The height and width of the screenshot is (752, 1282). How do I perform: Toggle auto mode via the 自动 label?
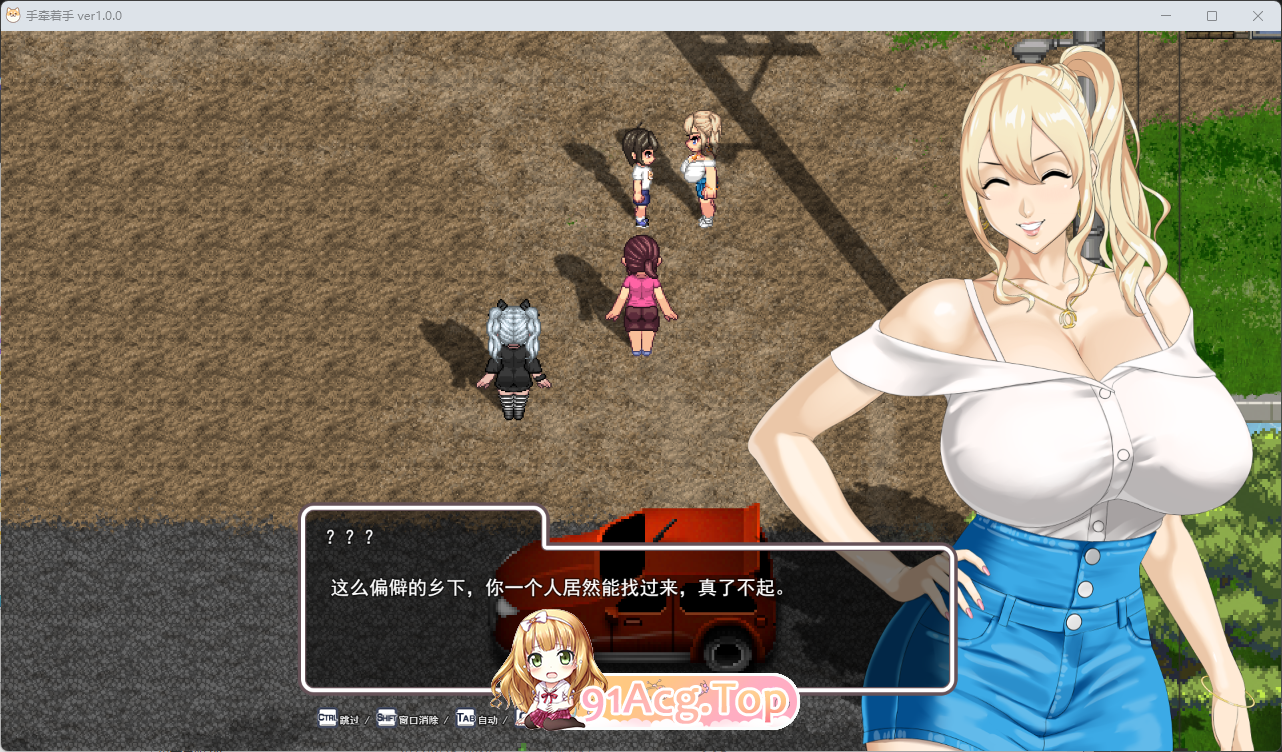(487, 718)
